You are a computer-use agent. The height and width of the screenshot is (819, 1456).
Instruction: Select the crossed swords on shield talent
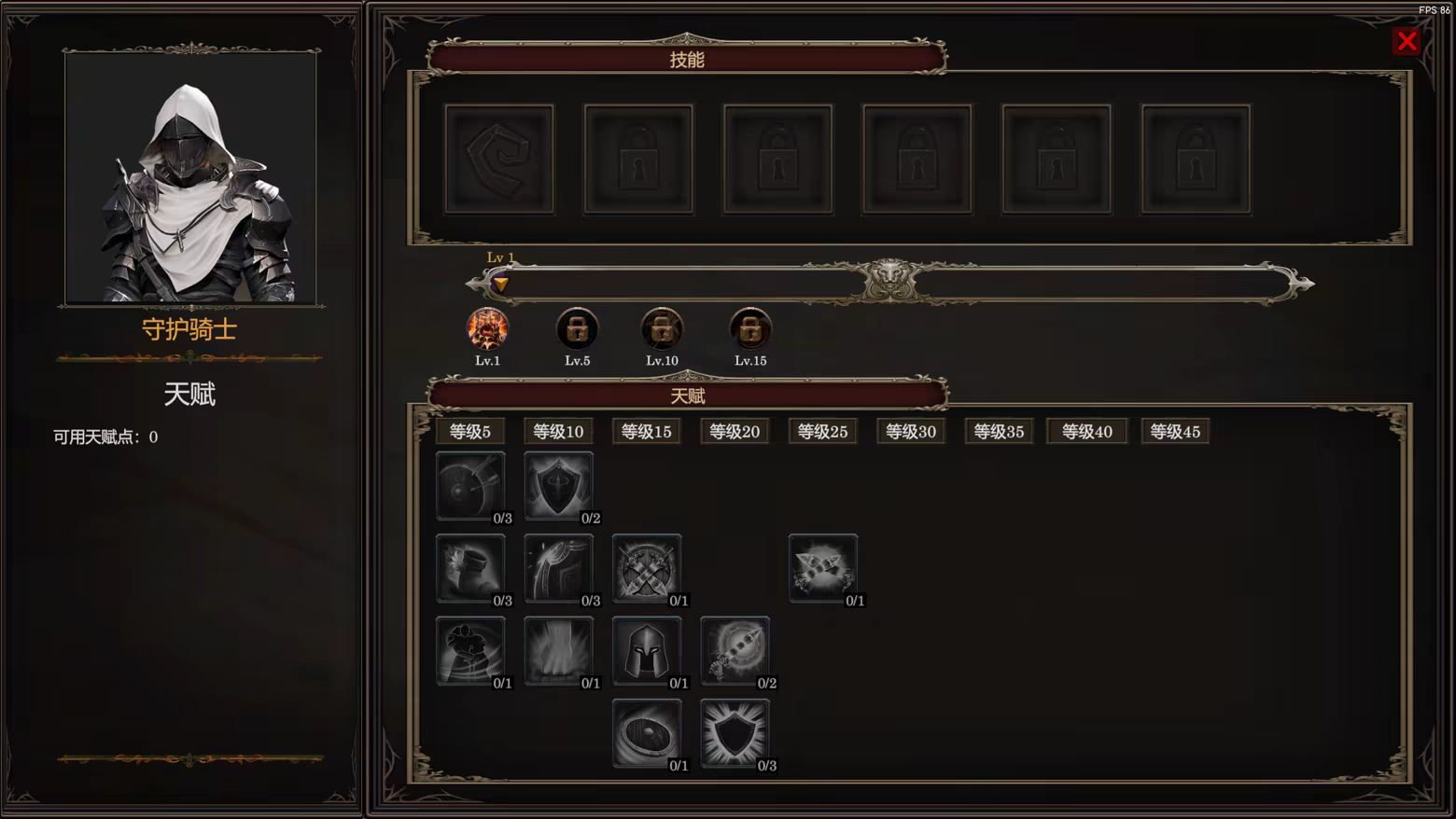(x=647, y=565)
